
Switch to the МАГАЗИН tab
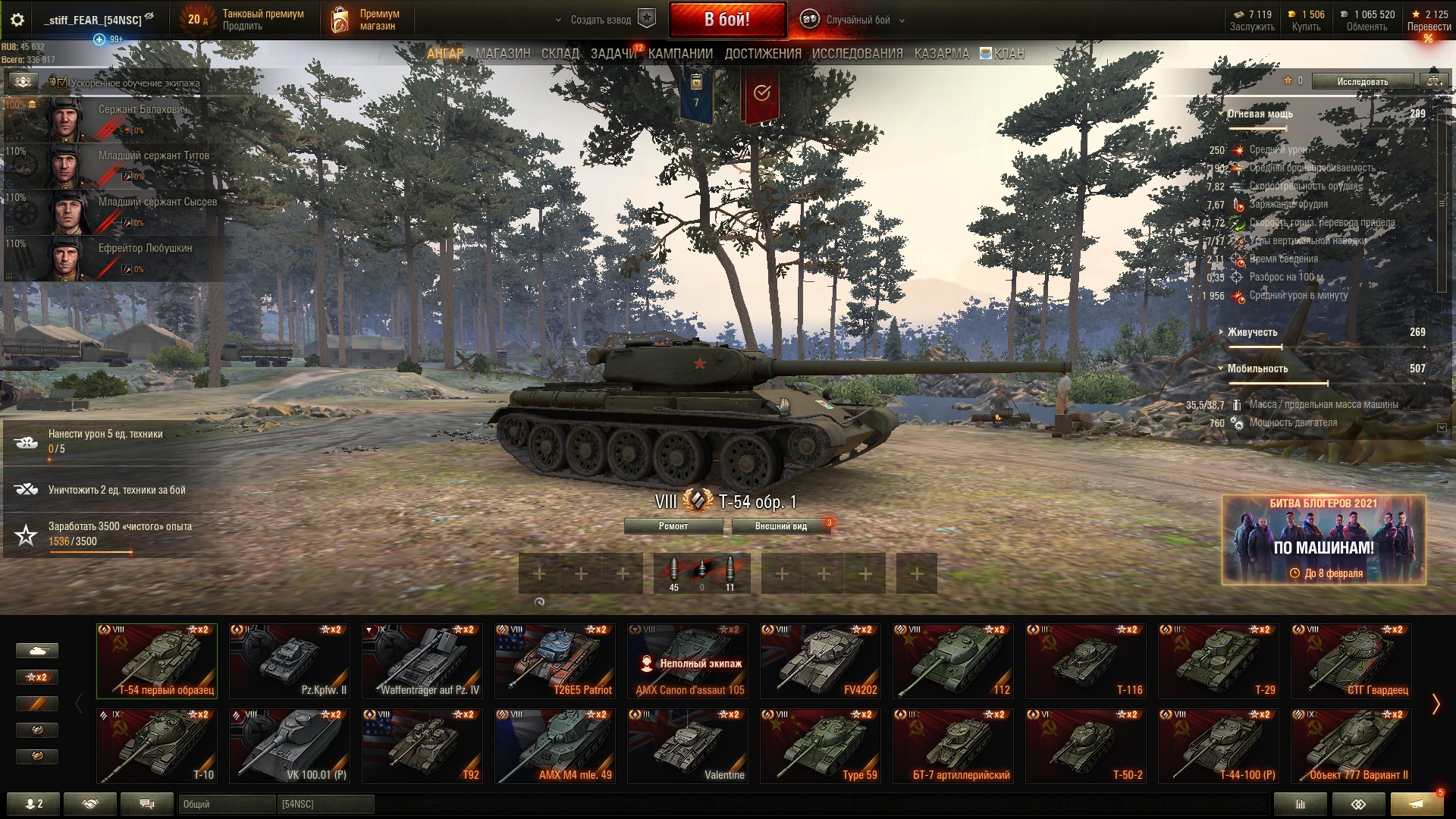pos(503,54)
